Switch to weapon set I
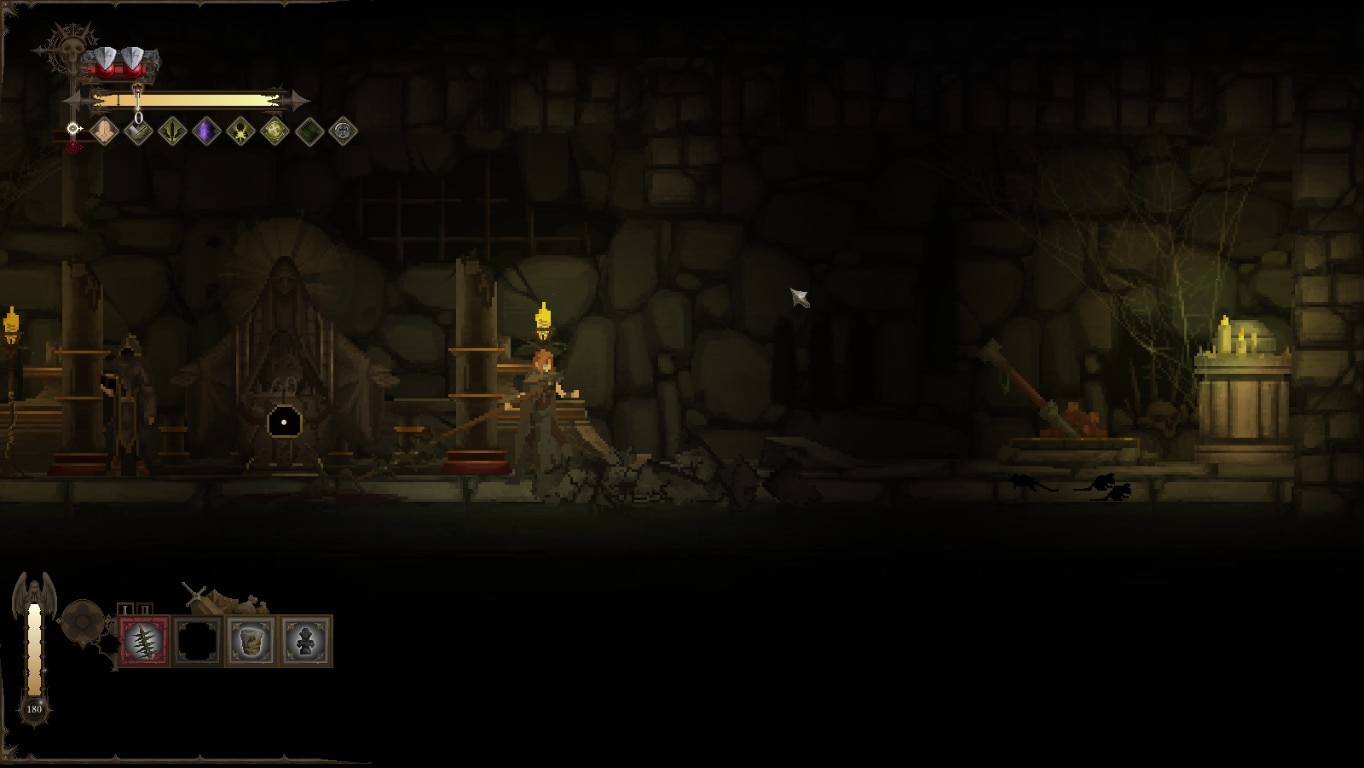 (126, 609)
